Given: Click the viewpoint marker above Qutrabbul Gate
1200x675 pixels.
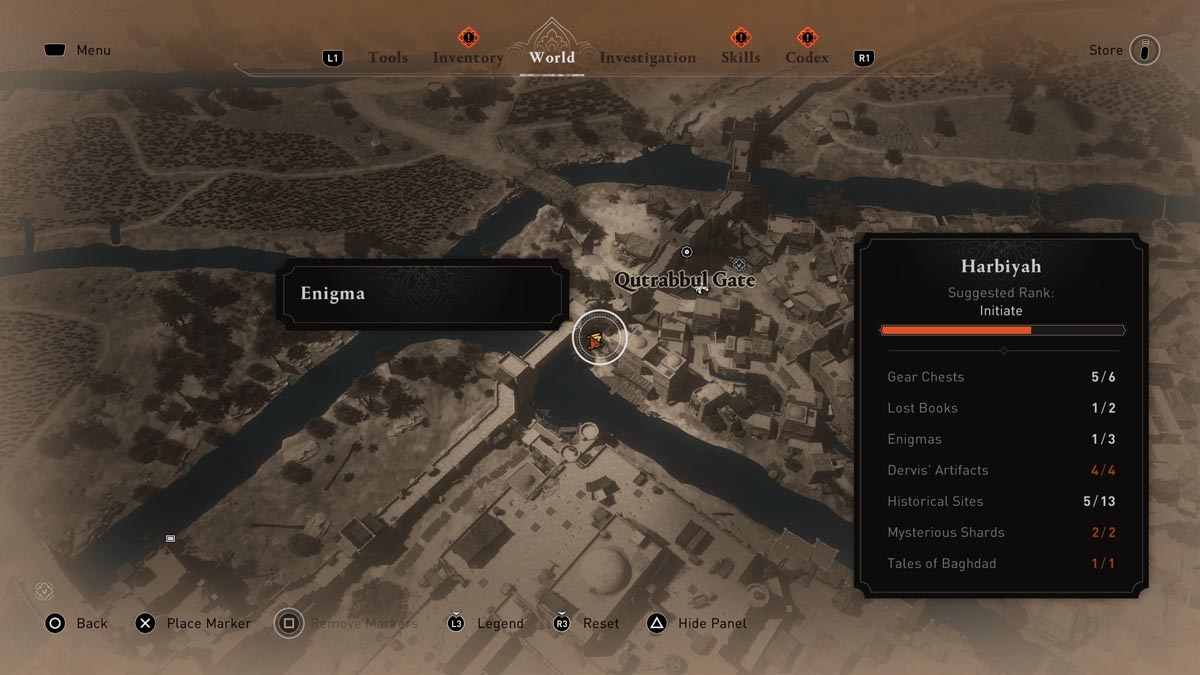Looking at the screenshot, I should click(686, 252).
